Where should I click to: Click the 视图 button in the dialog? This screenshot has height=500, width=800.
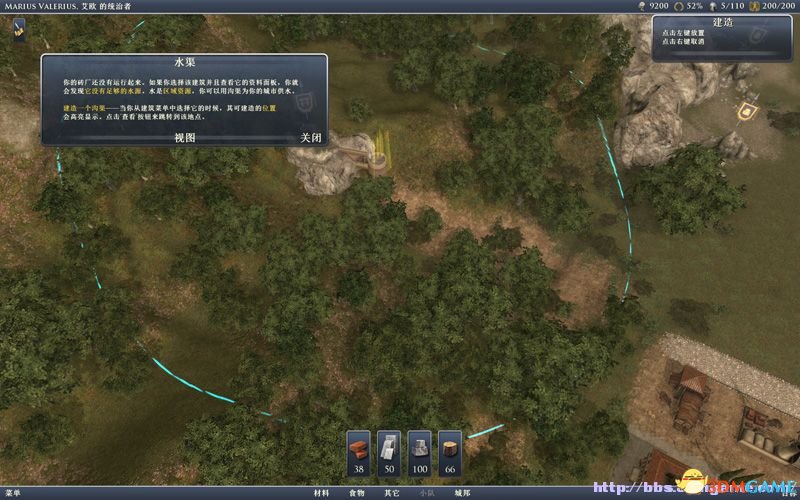(184, 138)
